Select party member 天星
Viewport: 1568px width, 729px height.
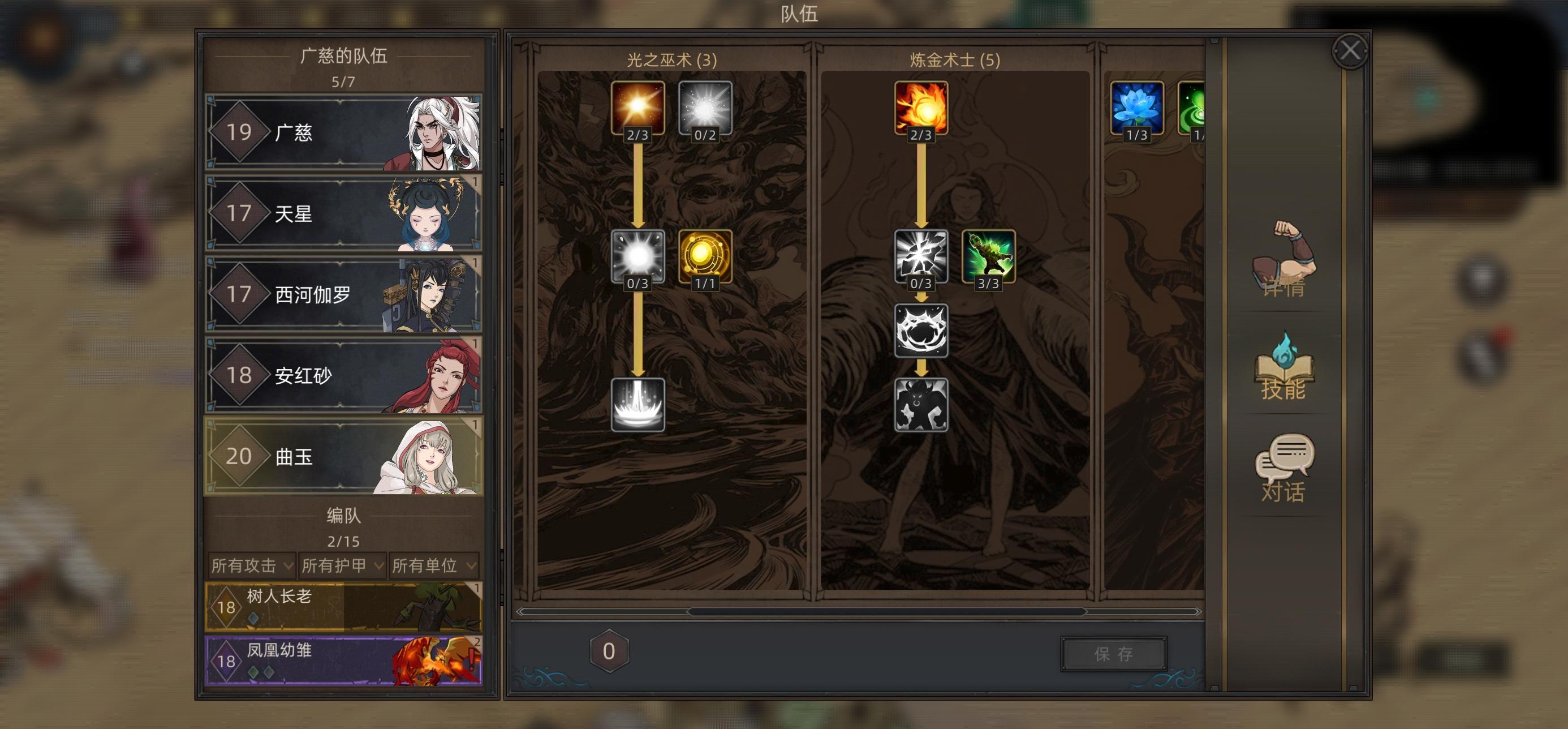click(x=317, y=213)
